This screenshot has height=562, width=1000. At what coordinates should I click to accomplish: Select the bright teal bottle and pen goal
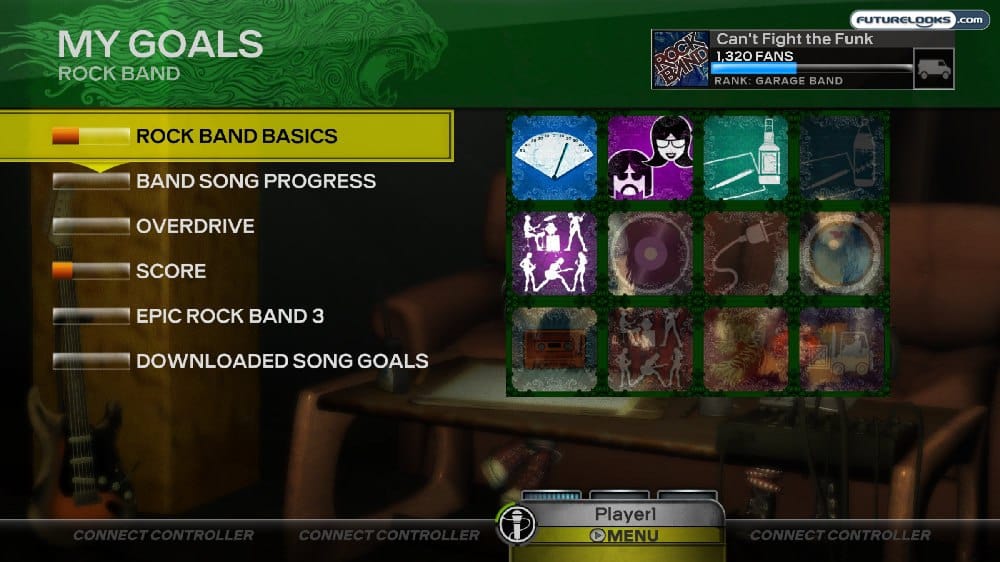pyautogui.click(x=746, y=157)
